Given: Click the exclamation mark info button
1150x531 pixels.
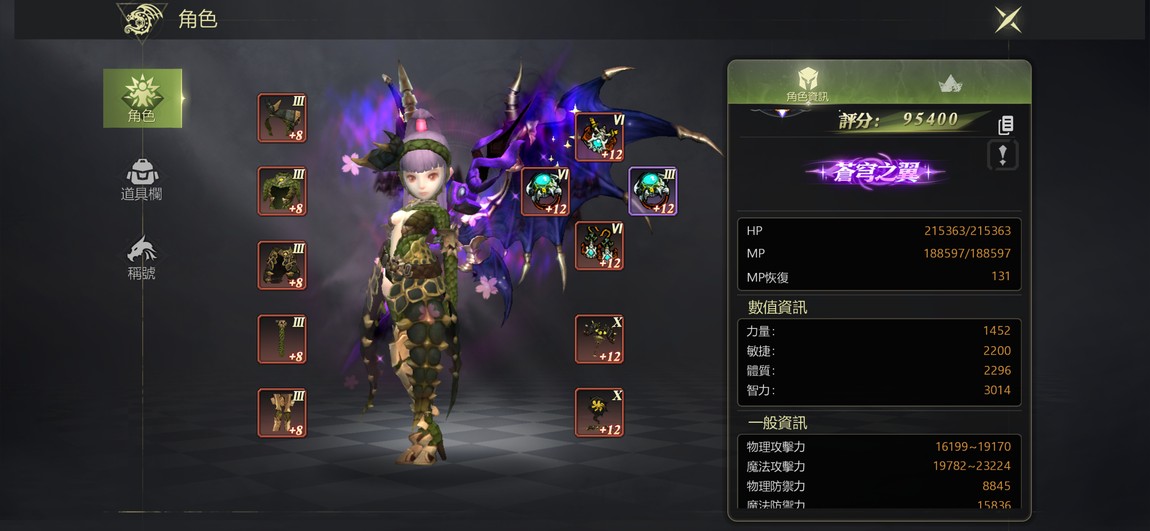Looking at the screenshot, I should pyautogui.click(x=1003, y=155).
